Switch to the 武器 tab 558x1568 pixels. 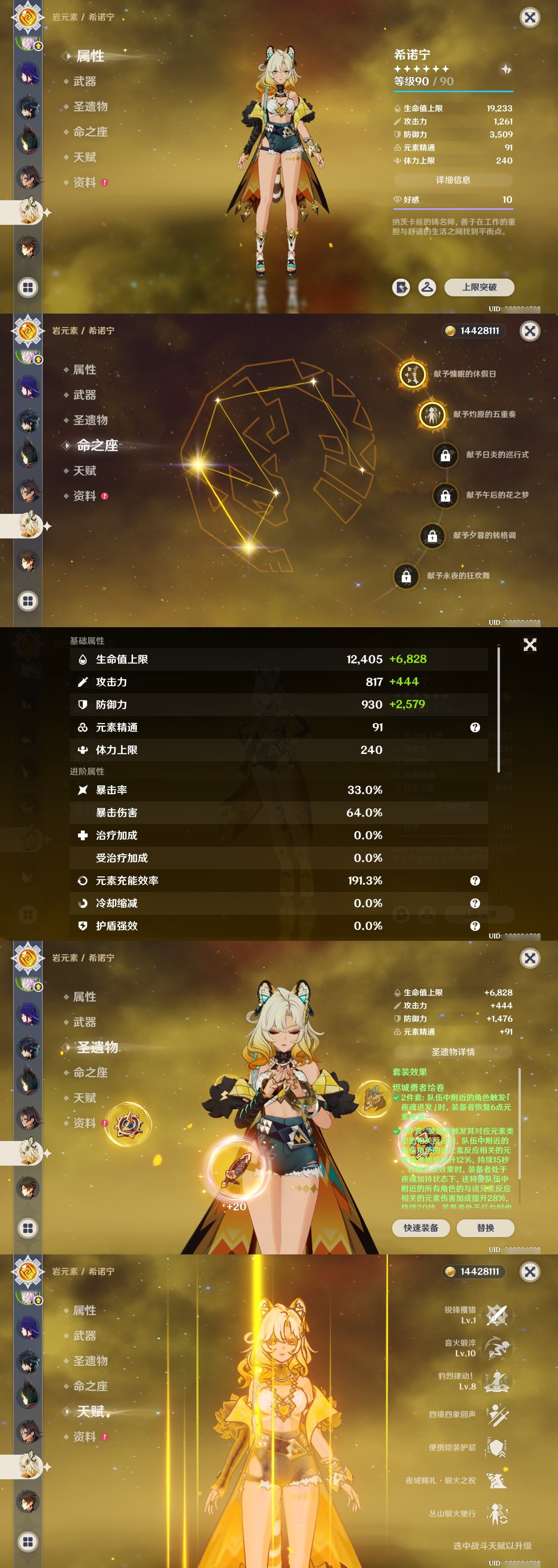click(x=85, y=81)
